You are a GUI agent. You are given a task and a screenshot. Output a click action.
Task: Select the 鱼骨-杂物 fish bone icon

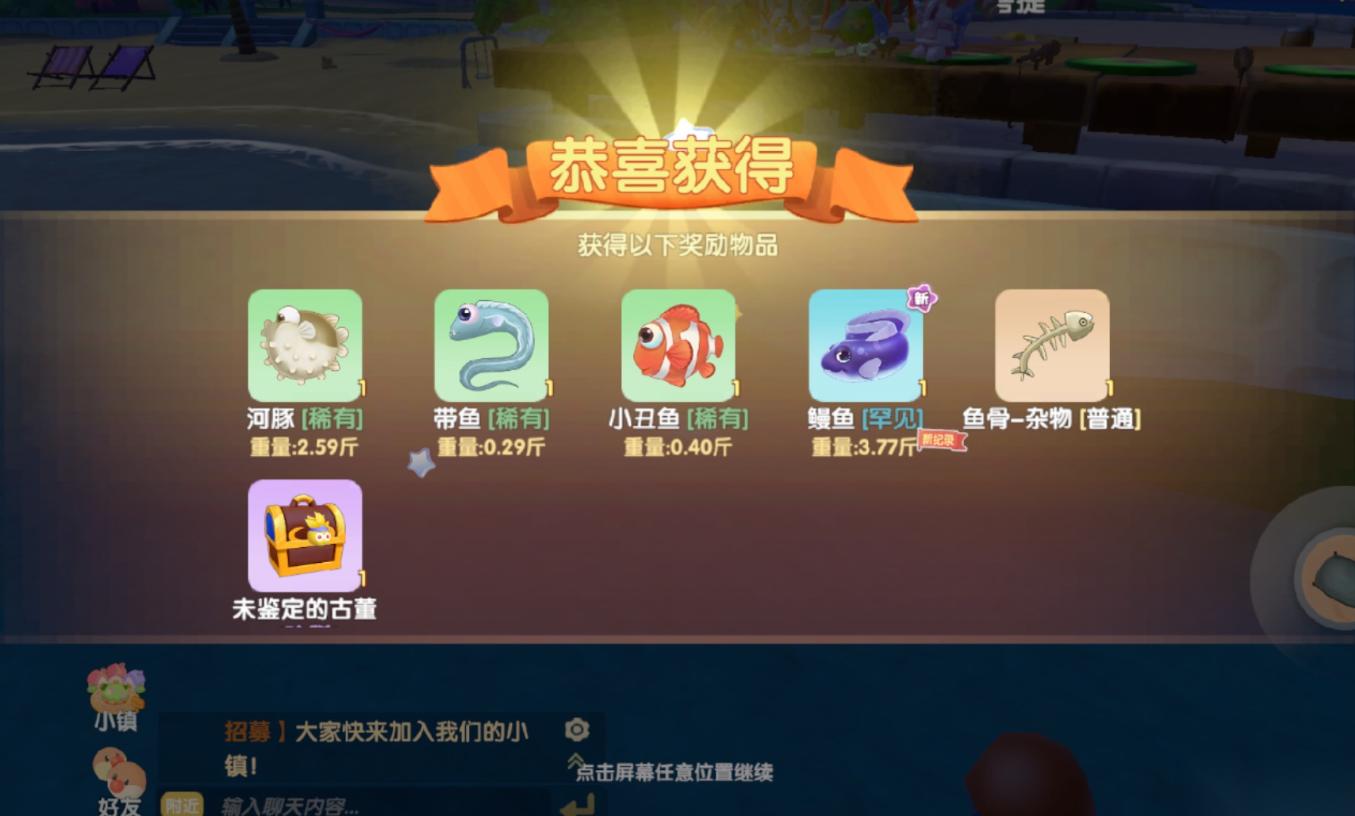pos(1052,344)
